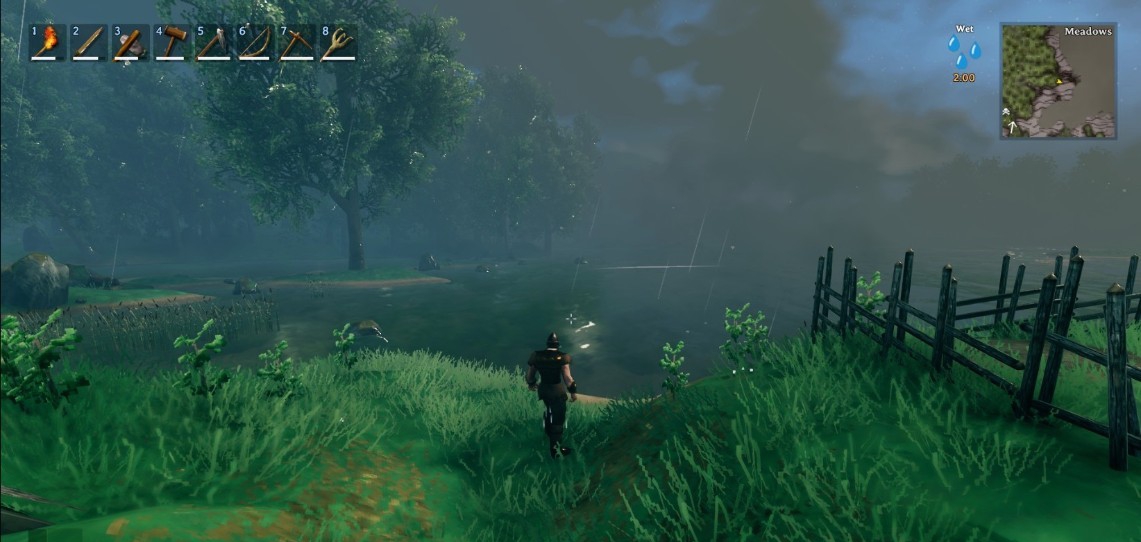Select the pickaxe in slot 7
Image resolution: width=1141 pixels, height=542 pixels.
tap(297, 43)
